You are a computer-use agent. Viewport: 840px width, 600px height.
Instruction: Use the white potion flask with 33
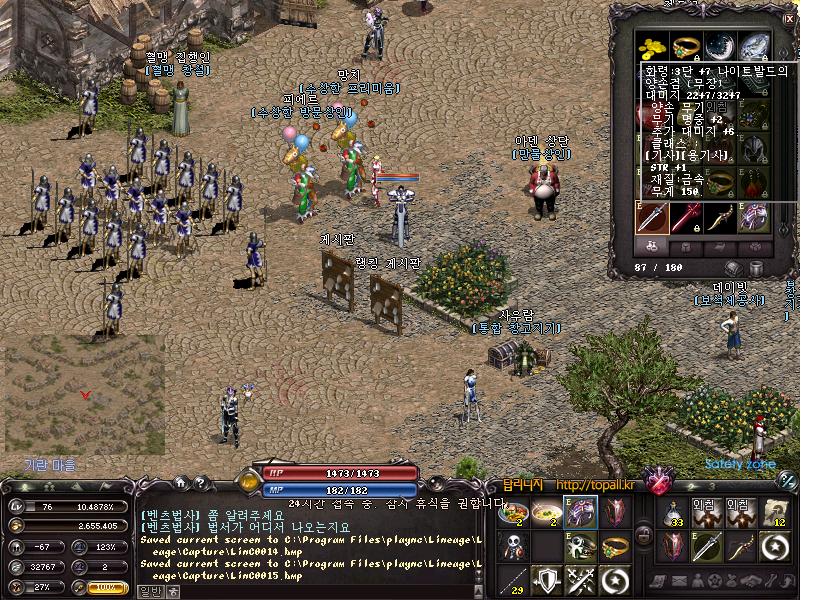tap(675, 514)
